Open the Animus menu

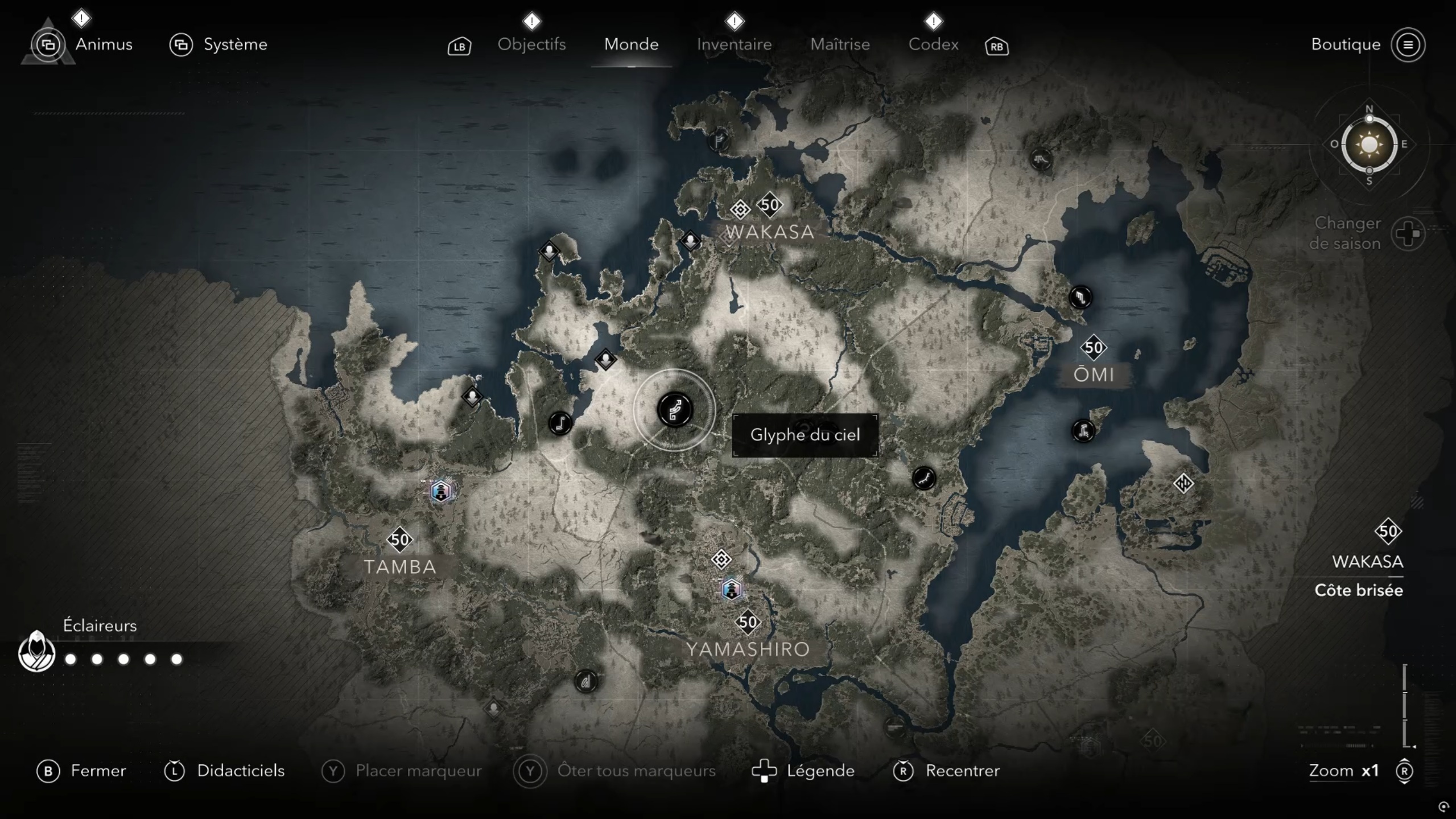point(103,44)
